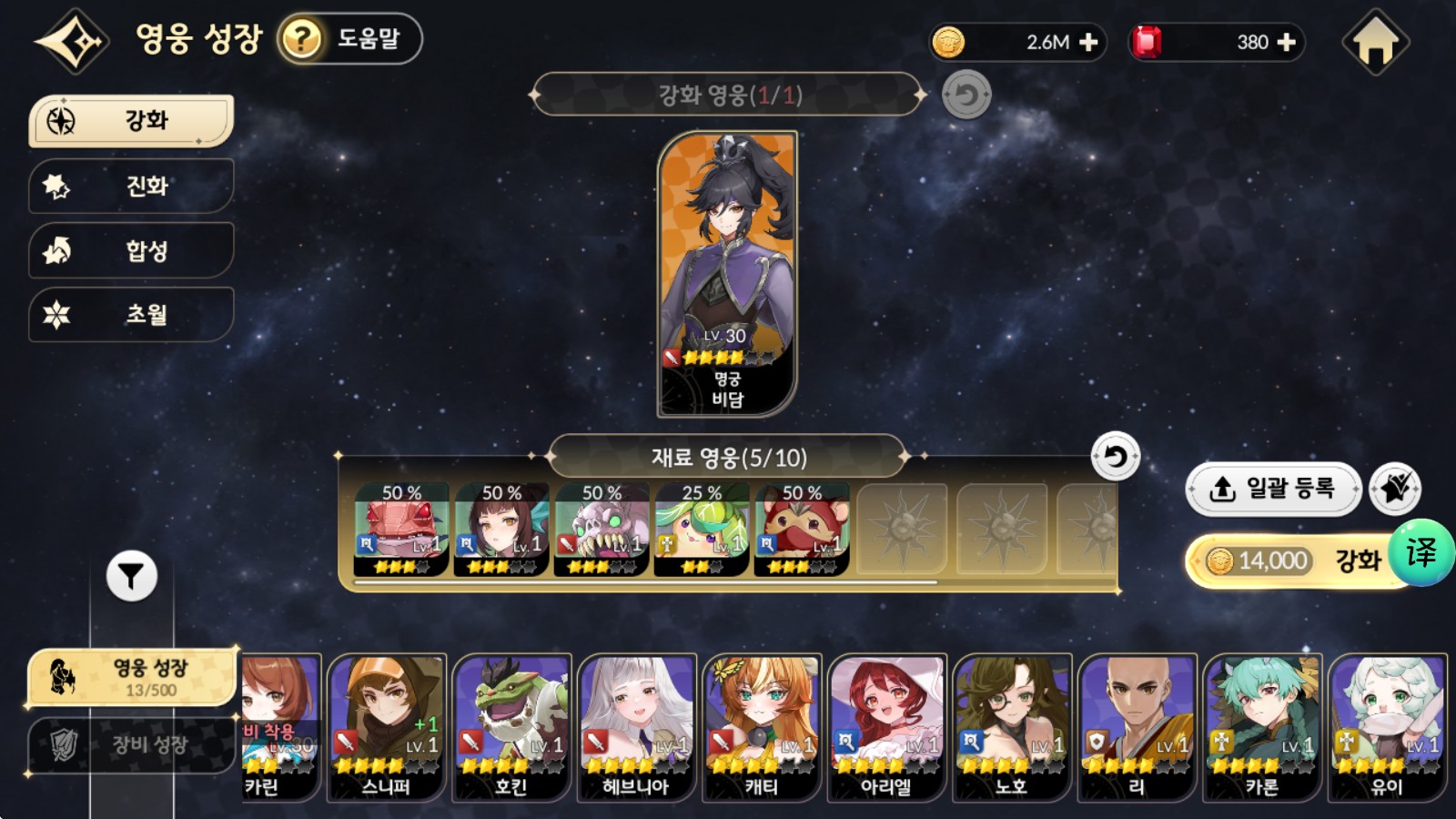The width and height of the screenshot is (1456, 819).
Task: Open the 도움말 help button
Action: pyautogui.click(x=350, y=39)
